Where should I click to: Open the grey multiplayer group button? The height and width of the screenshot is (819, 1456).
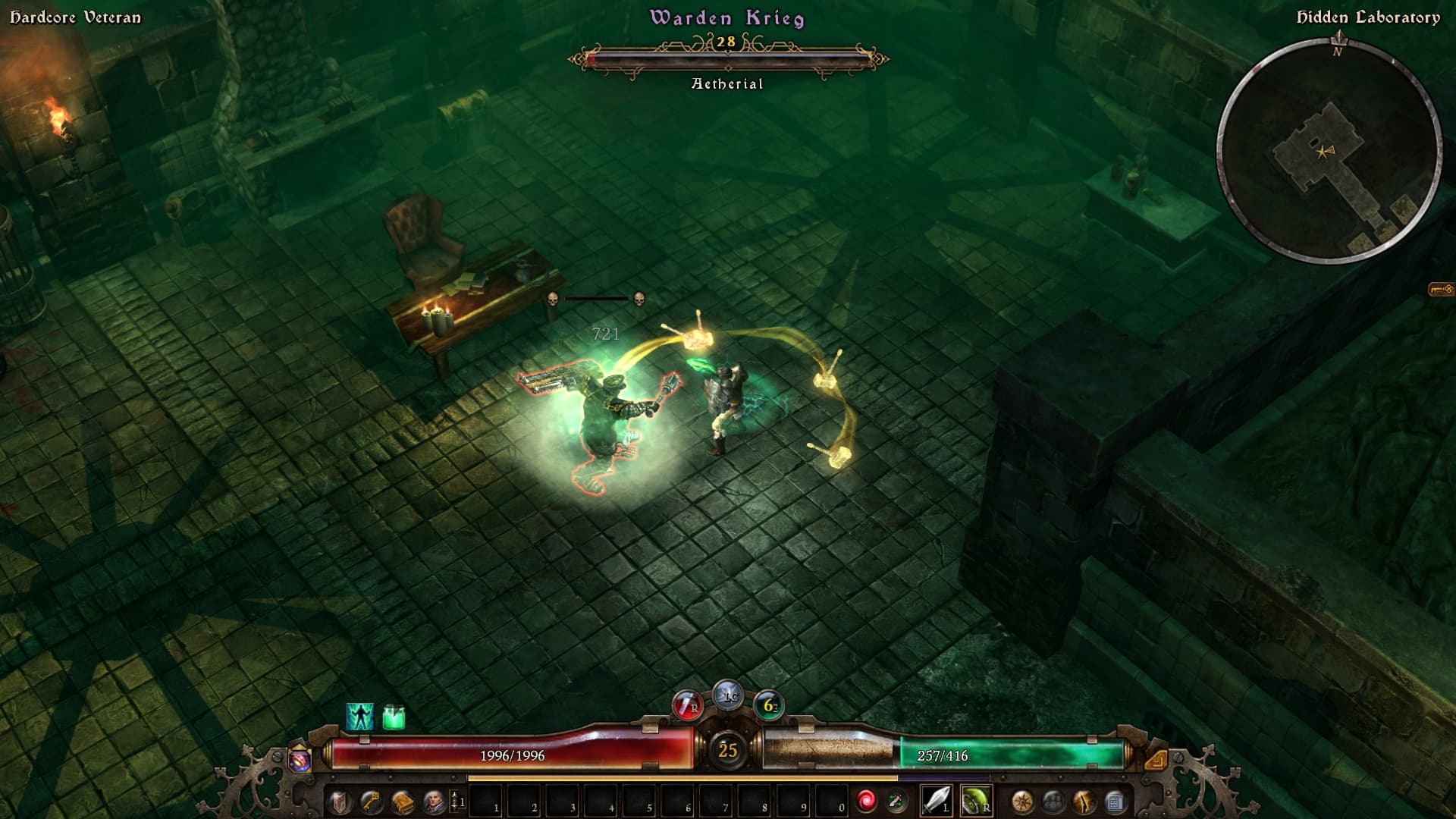point(1053,802)
